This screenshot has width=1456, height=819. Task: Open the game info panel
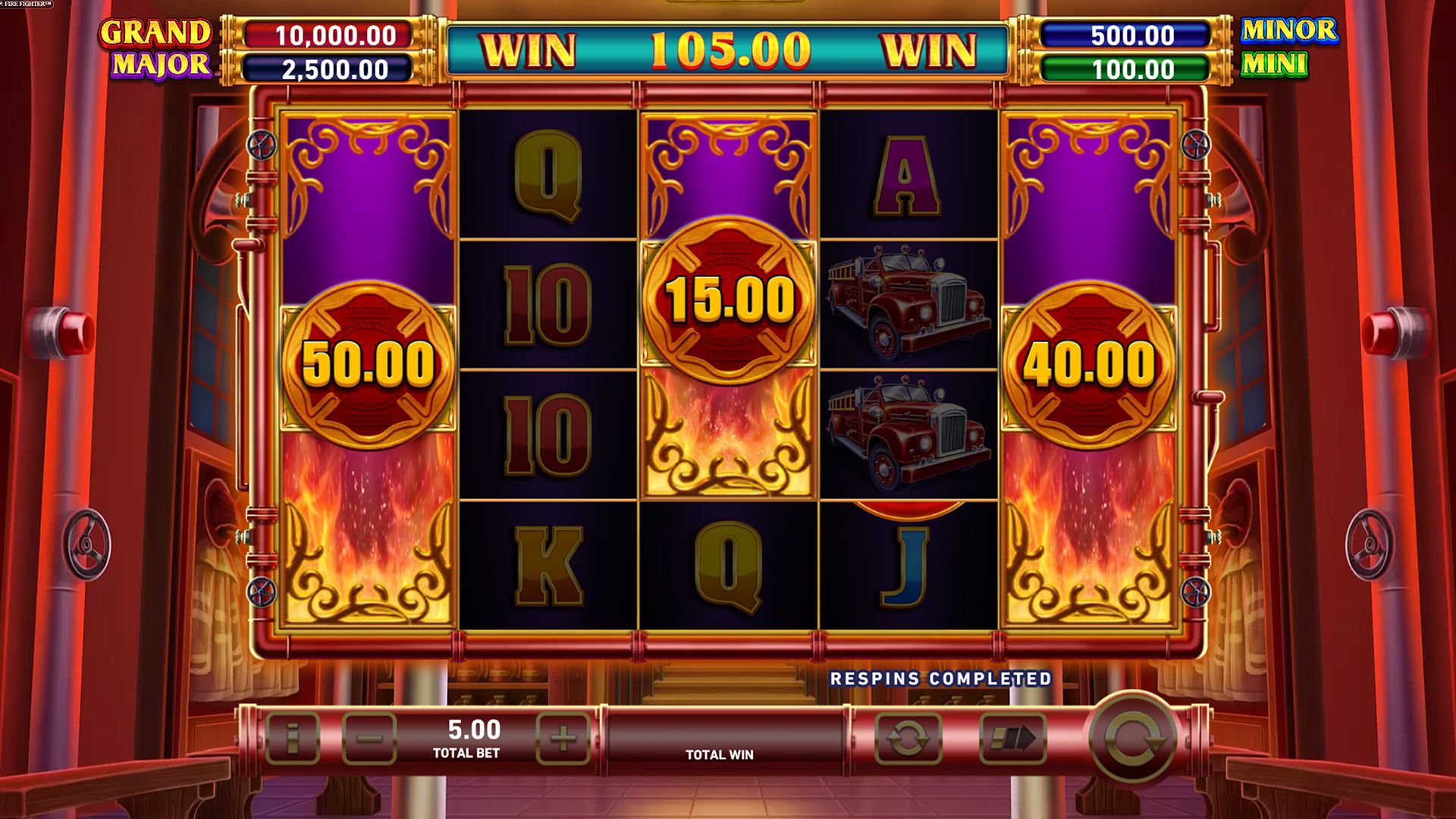pos(293,738)
